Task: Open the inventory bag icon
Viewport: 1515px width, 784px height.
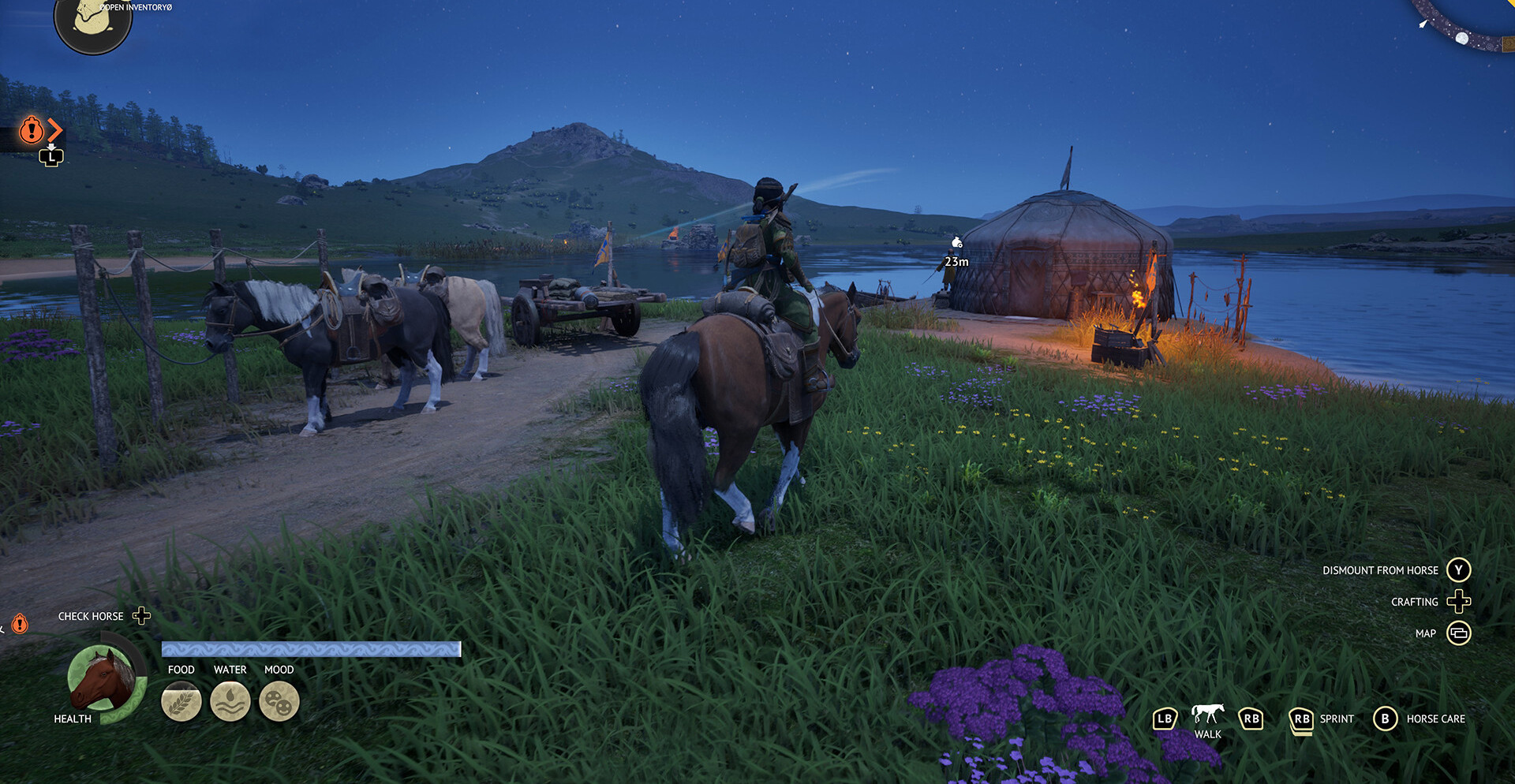Action: click(x=92, y=23)
